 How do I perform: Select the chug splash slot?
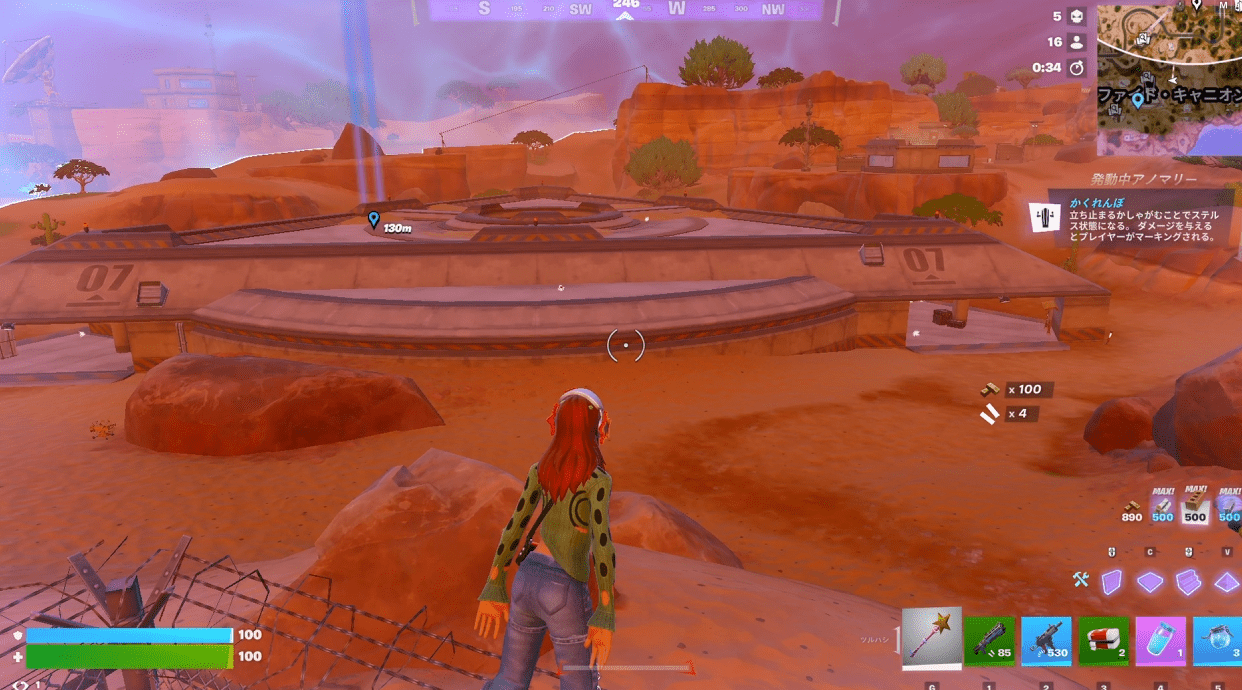pyautogui.click(x=1218, y=641)
